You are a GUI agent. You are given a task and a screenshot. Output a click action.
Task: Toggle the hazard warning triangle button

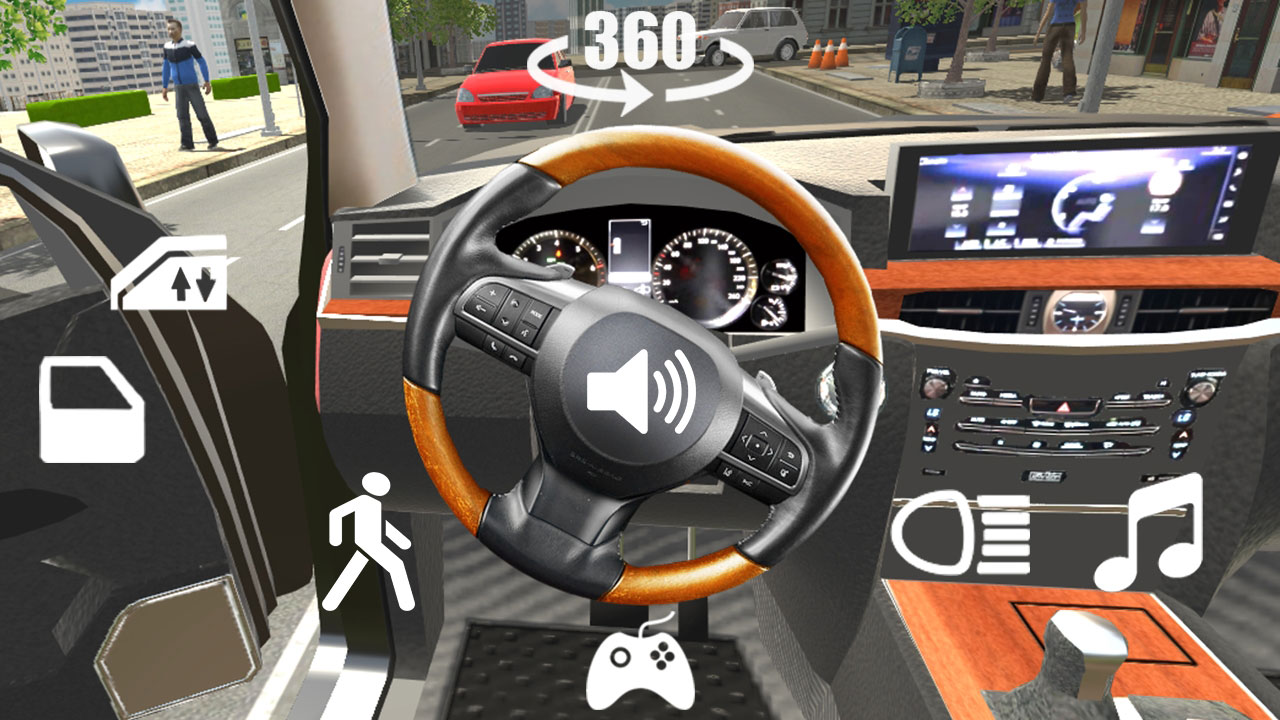pos(1062,406)
